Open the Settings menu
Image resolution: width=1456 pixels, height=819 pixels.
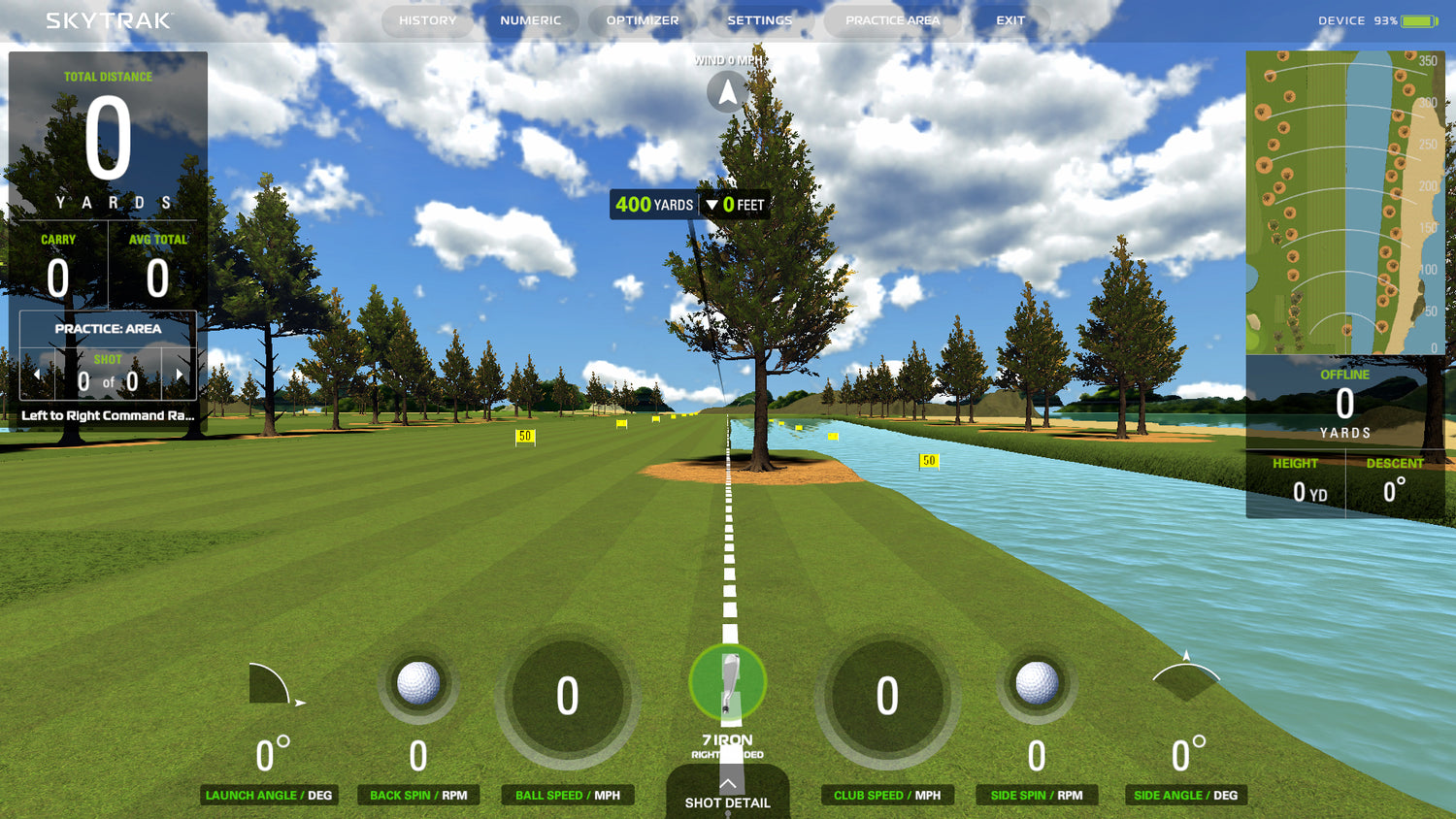(x=760, y=19)
